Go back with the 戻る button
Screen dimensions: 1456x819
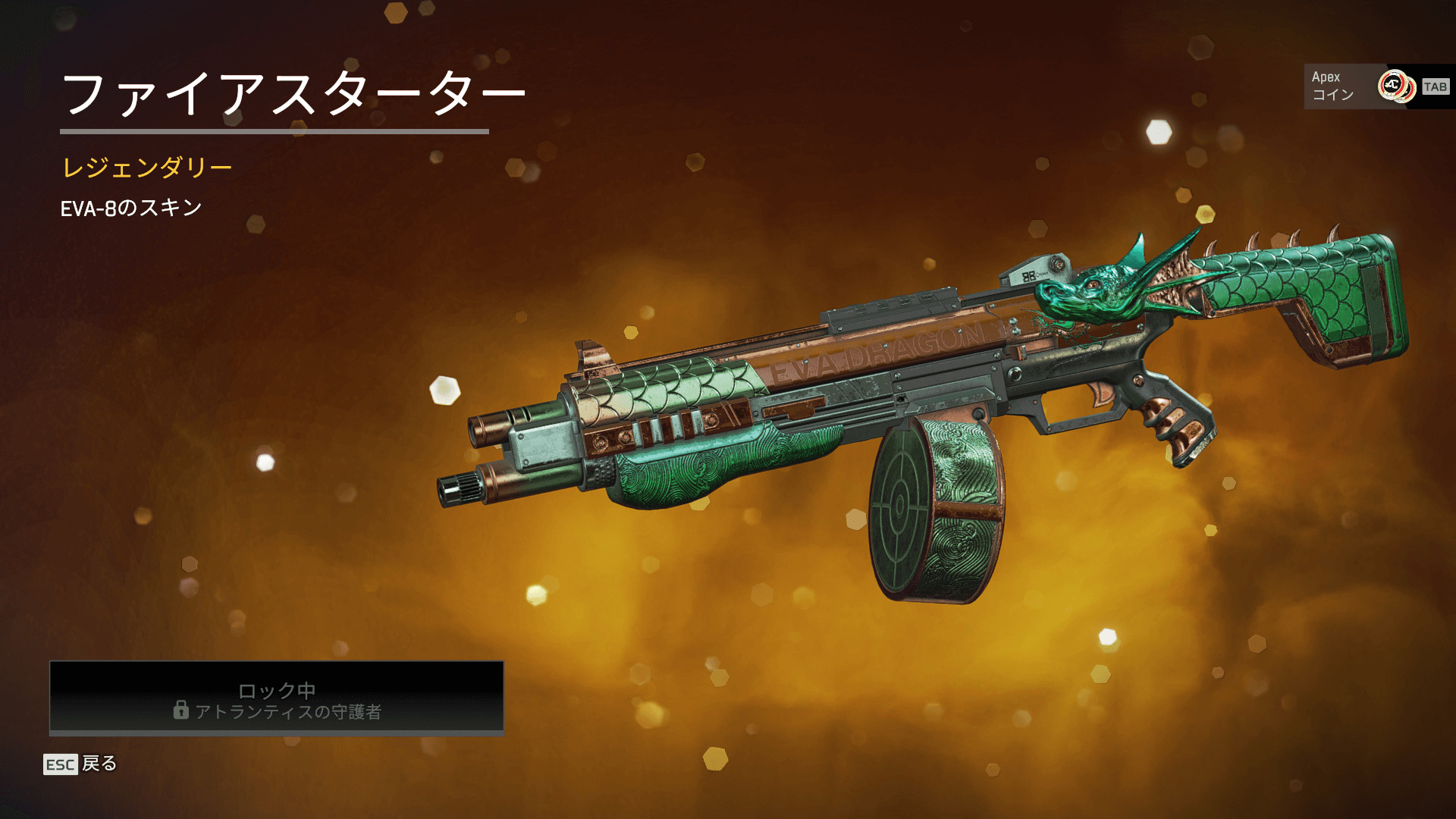click(80, 764)
